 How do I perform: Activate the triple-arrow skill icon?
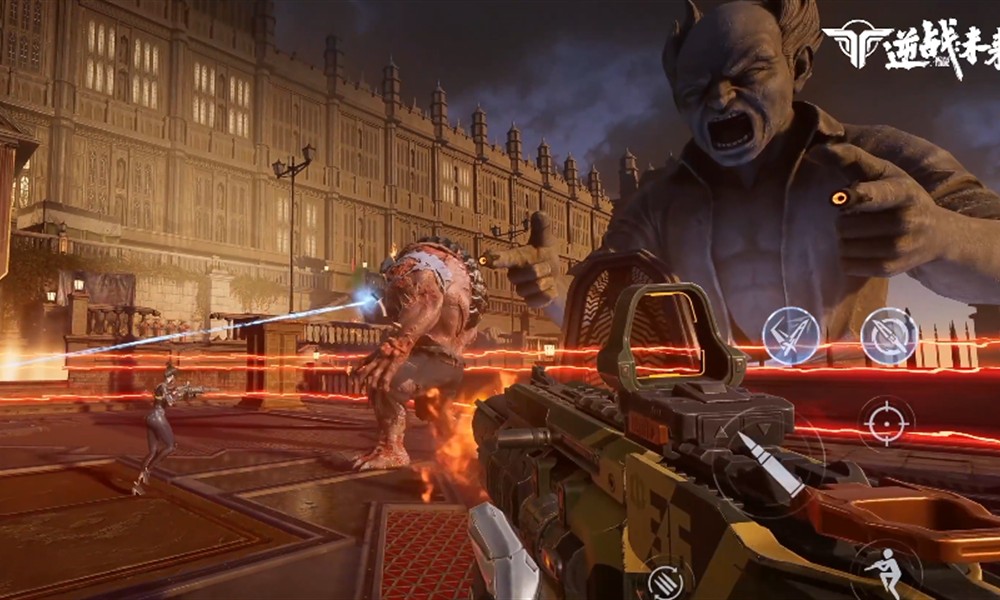tap(791, 336)
